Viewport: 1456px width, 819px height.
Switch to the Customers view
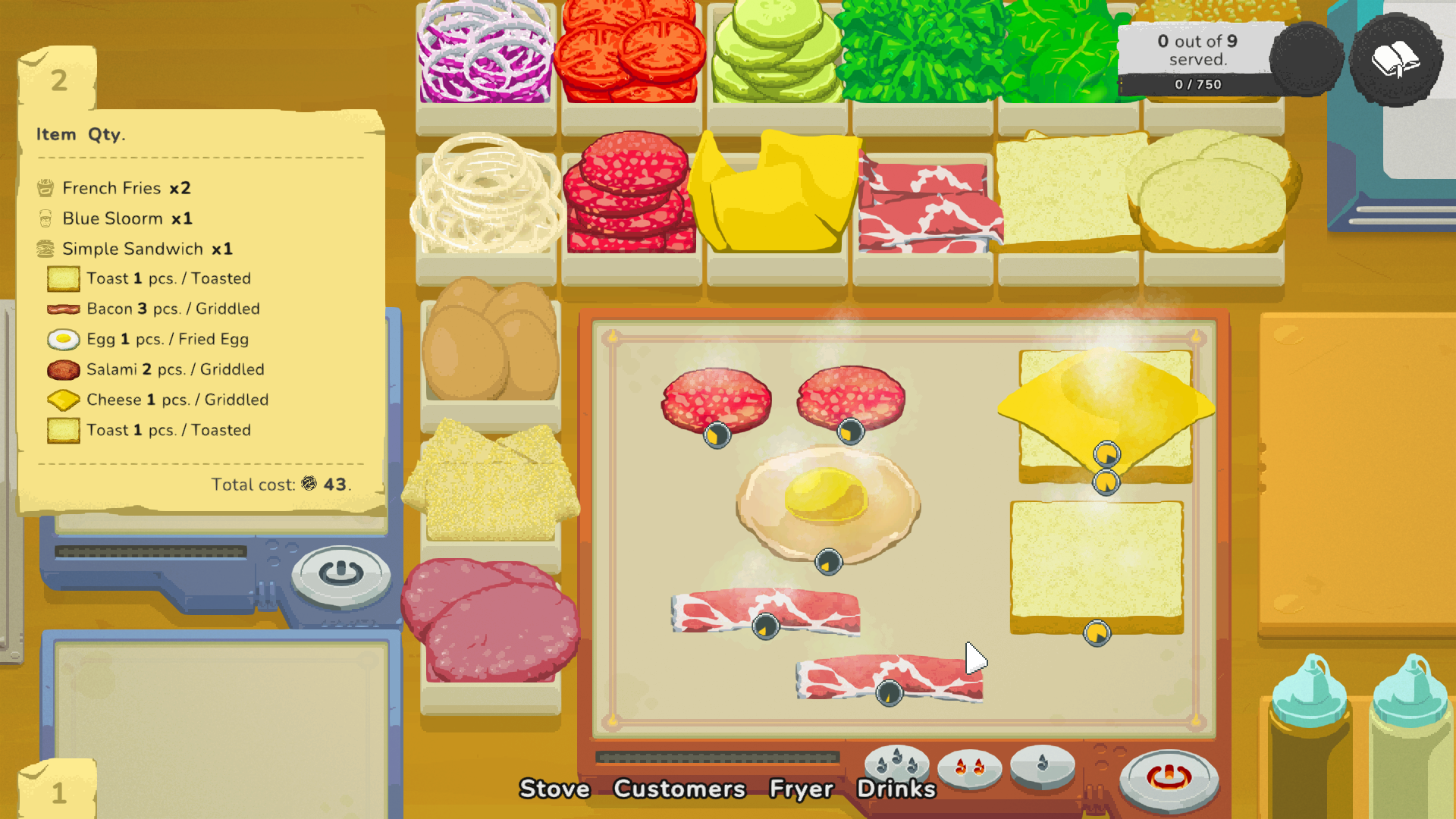click(679, 789)
